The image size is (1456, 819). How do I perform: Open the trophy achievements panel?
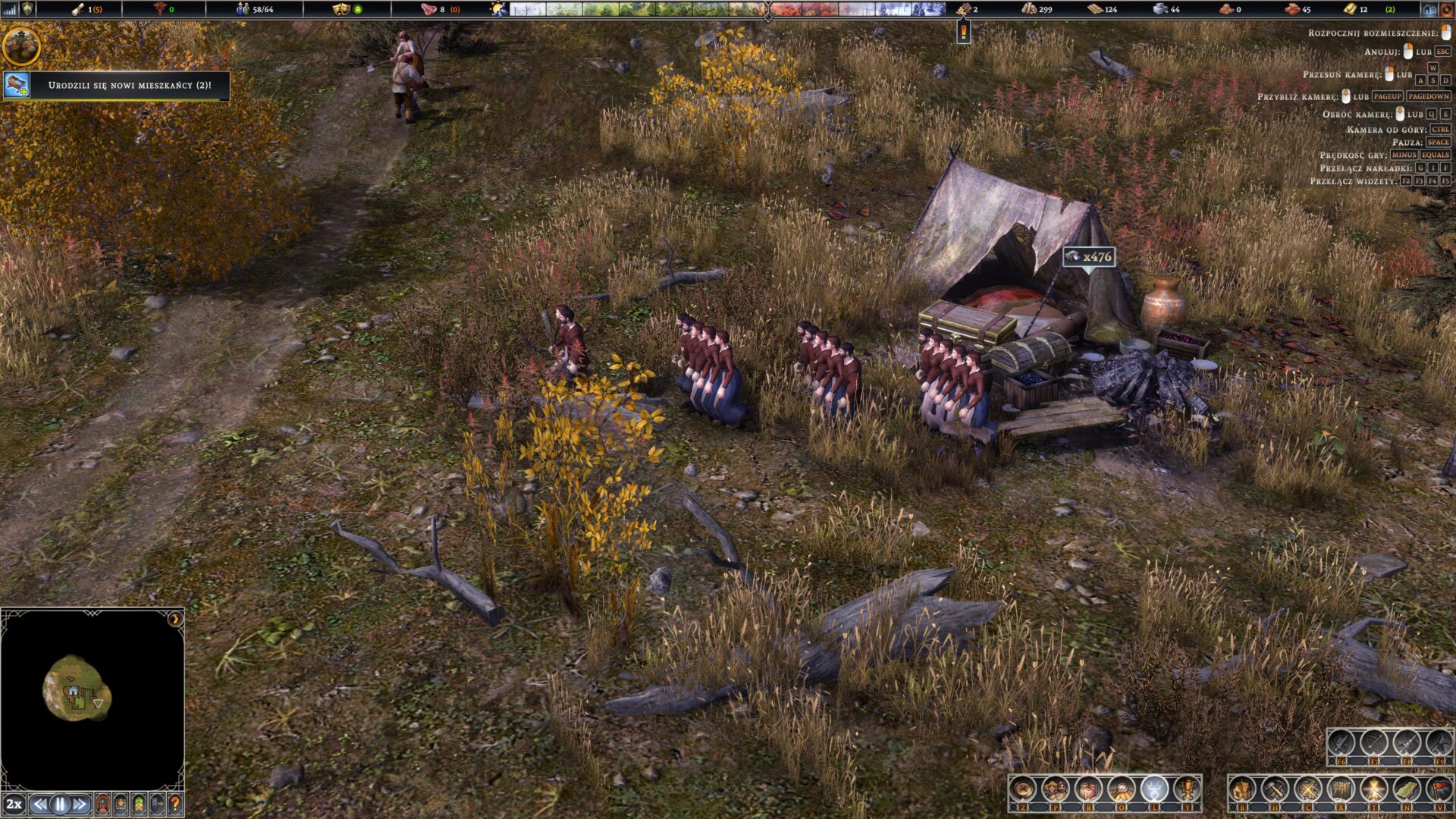1187,790
